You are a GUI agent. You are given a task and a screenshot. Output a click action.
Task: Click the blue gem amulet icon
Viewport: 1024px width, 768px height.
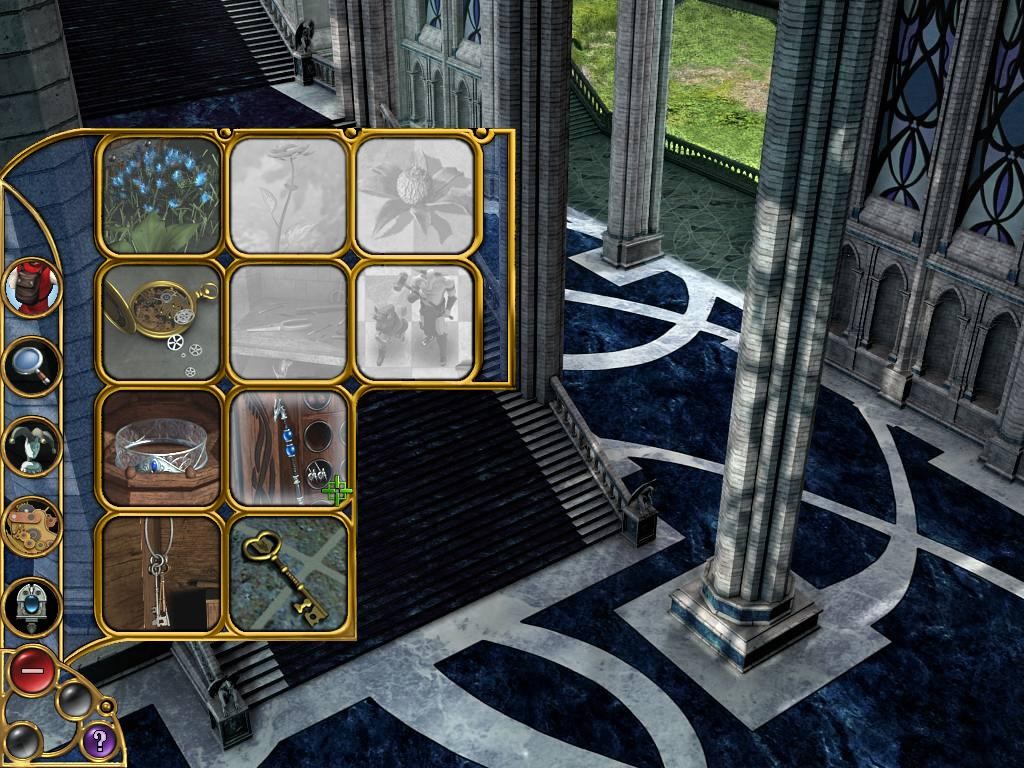(x=32, y=606)
